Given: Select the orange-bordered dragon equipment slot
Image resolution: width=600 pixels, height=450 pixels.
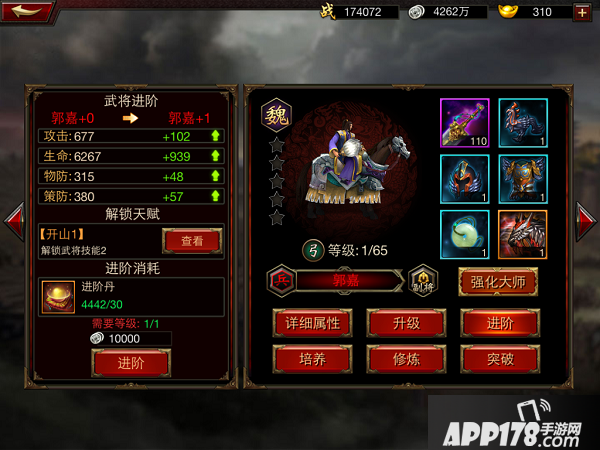Looking at the screenshot, I should (523, 235).
